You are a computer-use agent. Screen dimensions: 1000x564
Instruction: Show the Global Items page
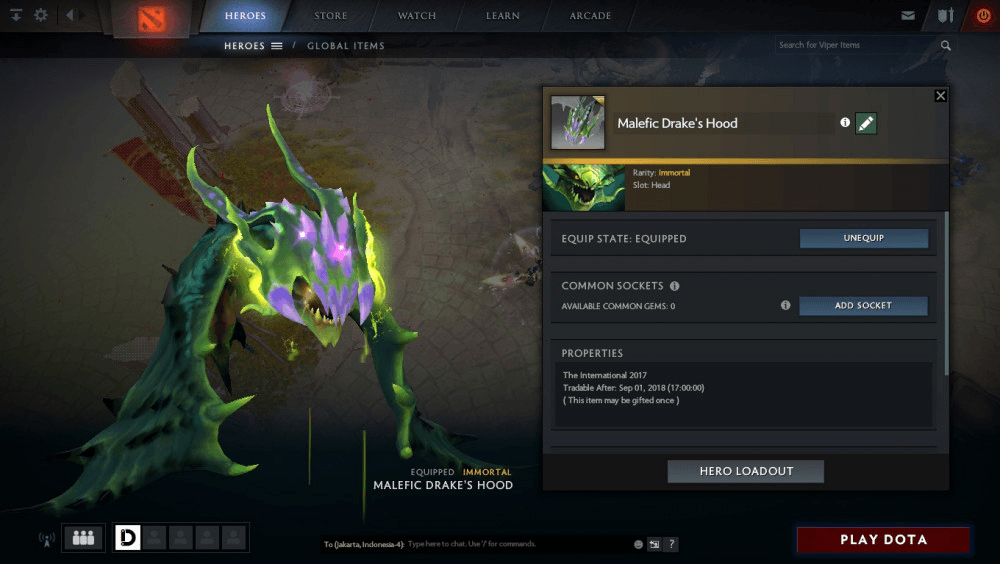(345, 46)
